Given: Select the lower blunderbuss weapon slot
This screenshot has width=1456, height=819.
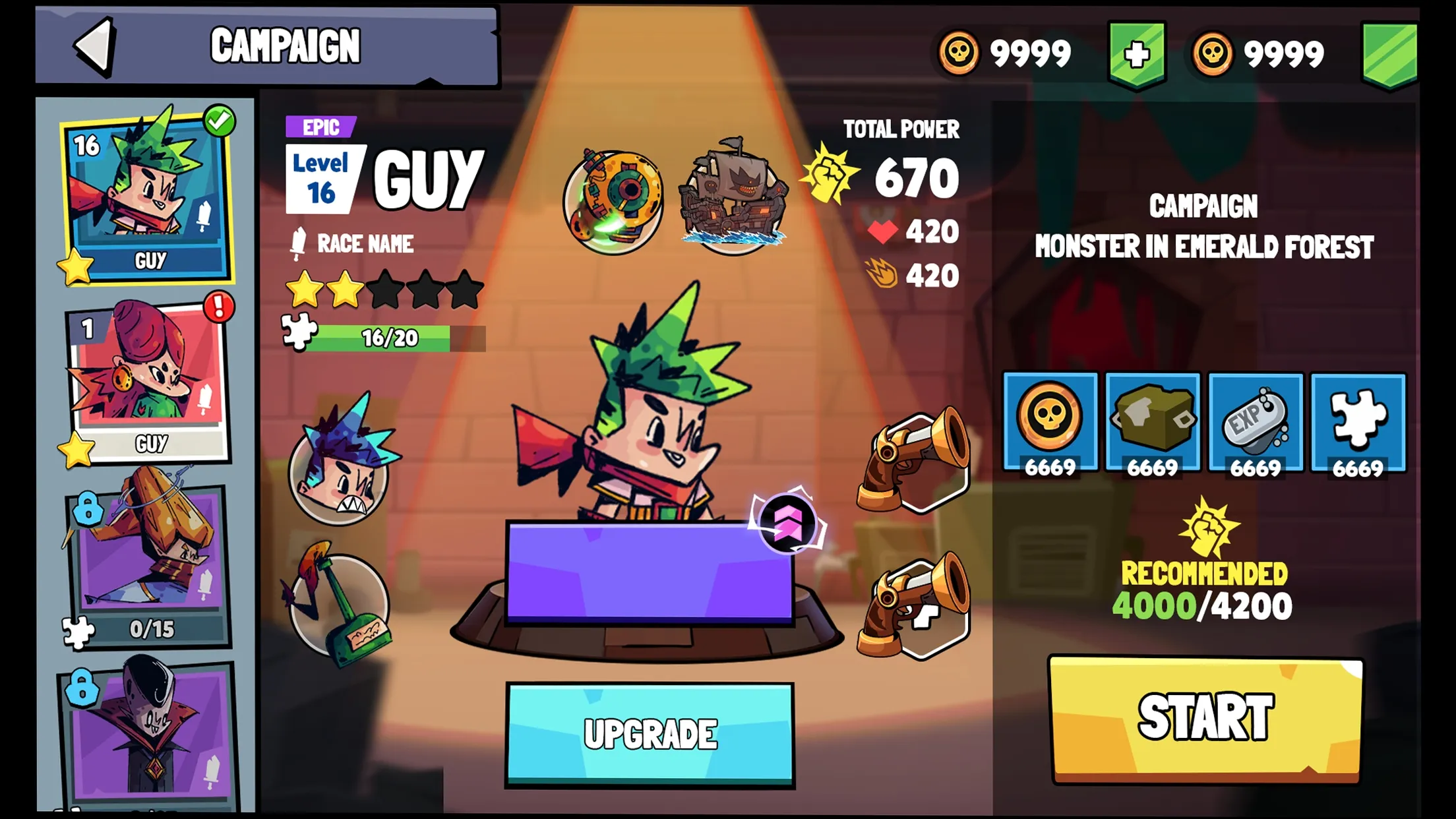Looking at the screenshot, I should tap(917, 607).
